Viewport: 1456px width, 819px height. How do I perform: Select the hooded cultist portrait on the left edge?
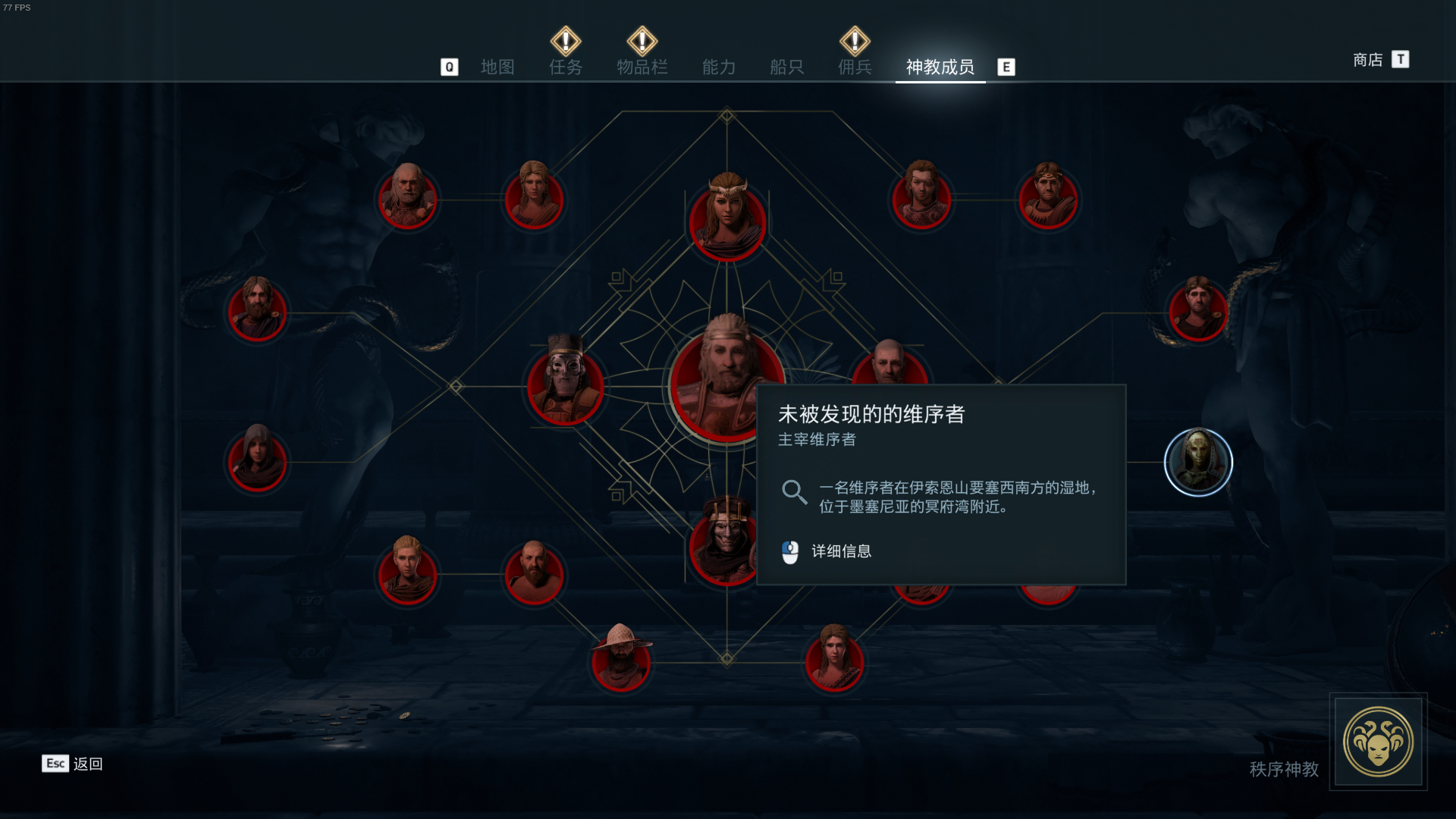click(x=258, y=463)
